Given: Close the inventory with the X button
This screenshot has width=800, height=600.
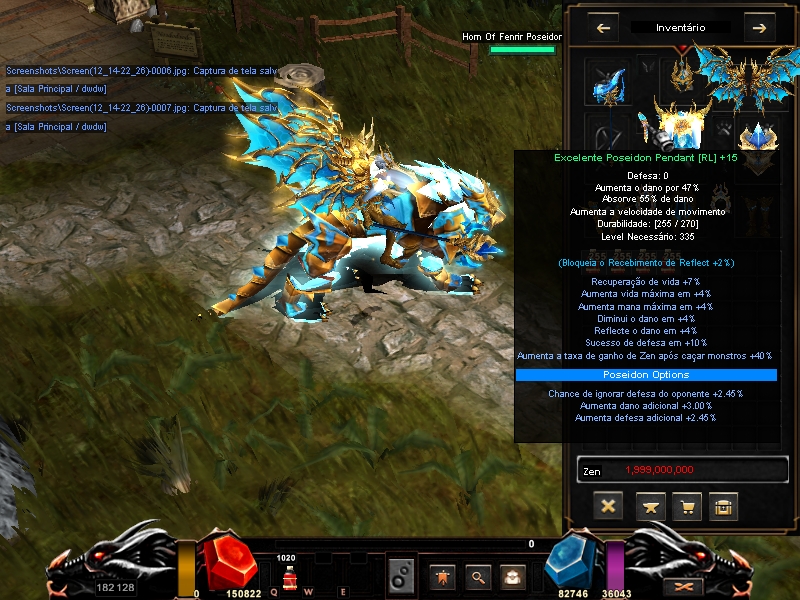Looking at the screenshot, I should coord(607,506).
